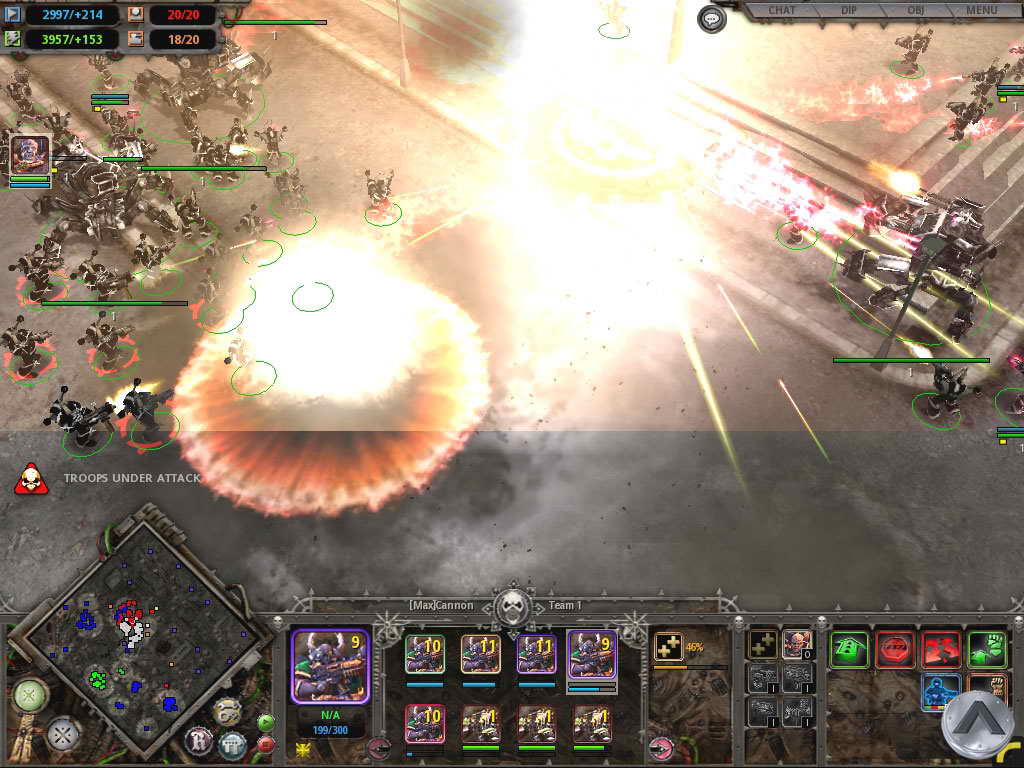This screenshot has width=1024, height=768.
Task: Click the reinforce squad plus icon showing 46%
Action: click(667, 647)
